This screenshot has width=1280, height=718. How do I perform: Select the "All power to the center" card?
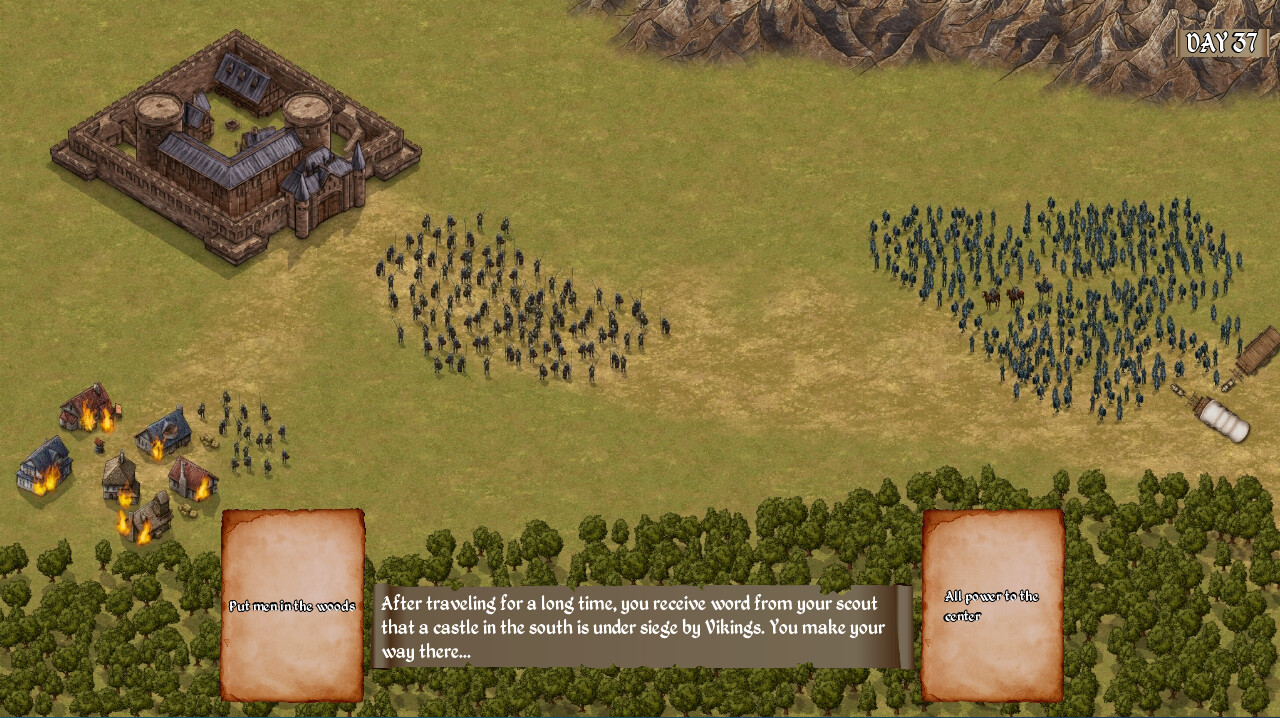pyautogui.click(x=992, y=605)
